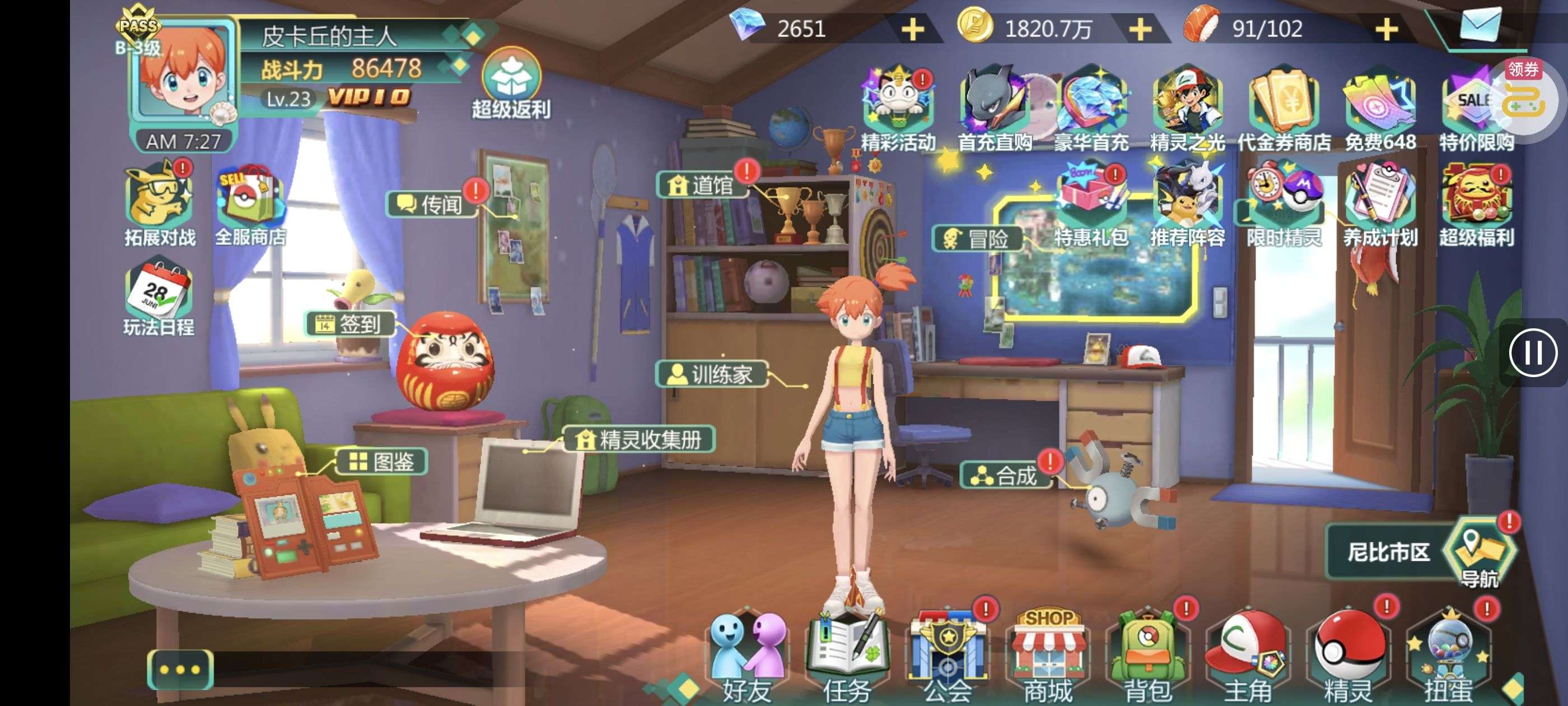1568x706 pixels.
Task: Open the 合成 synthesis label
Action: [1006, 476]
